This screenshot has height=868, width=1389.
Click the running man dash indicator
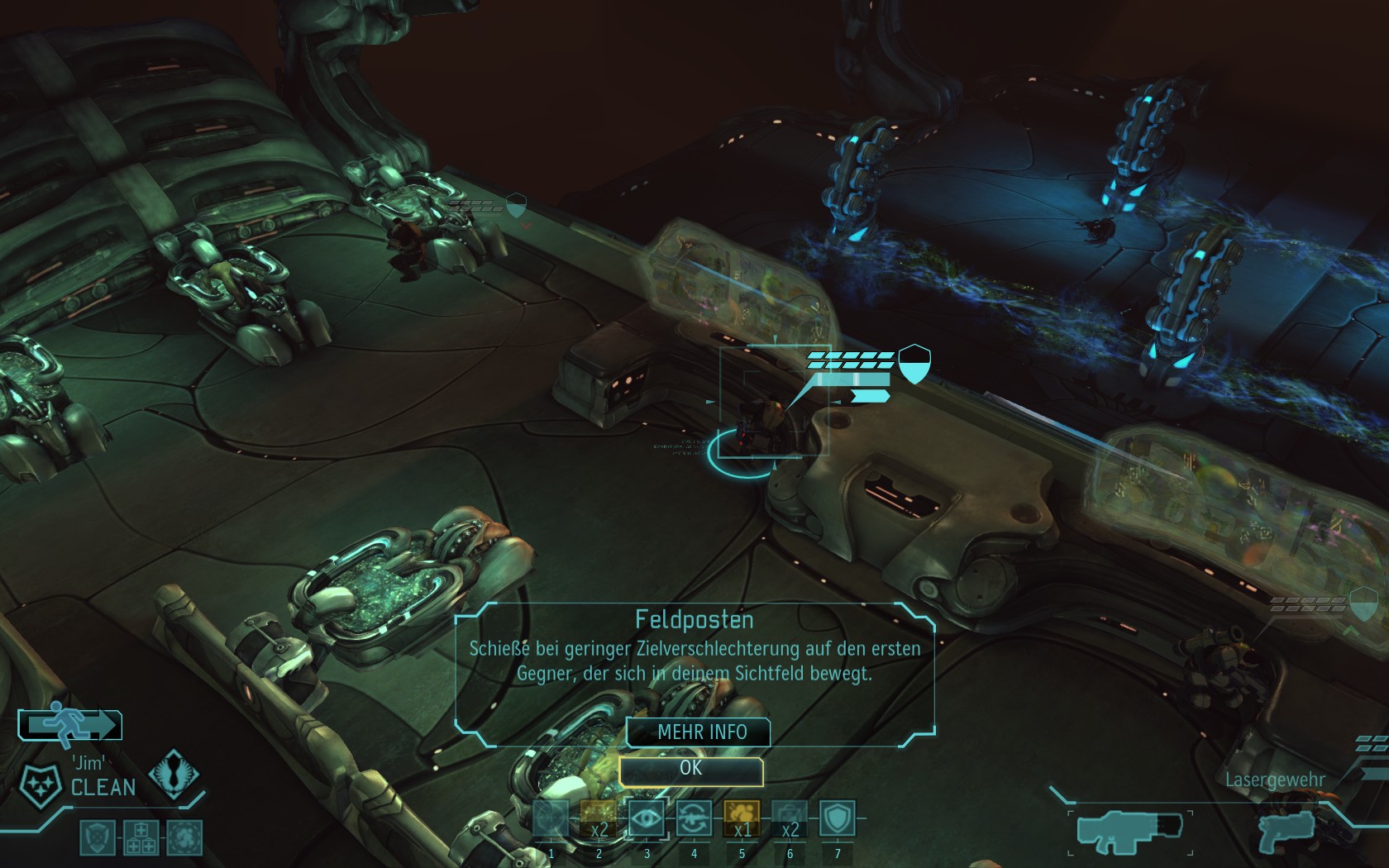(70, 725)
